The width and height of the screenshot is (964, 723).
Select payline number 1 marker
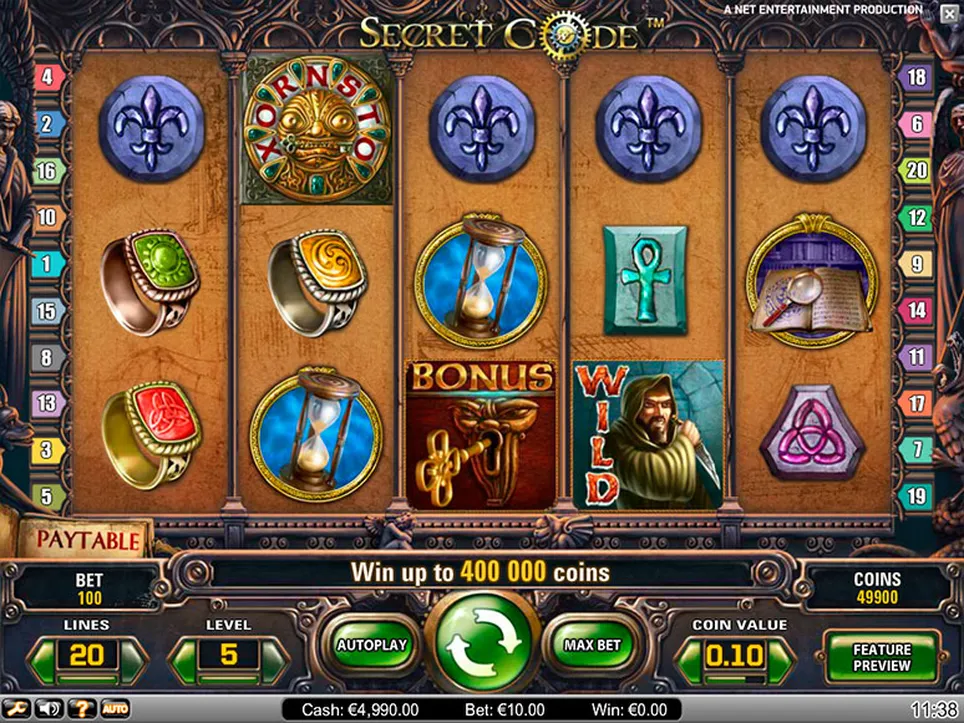point(47,264)
